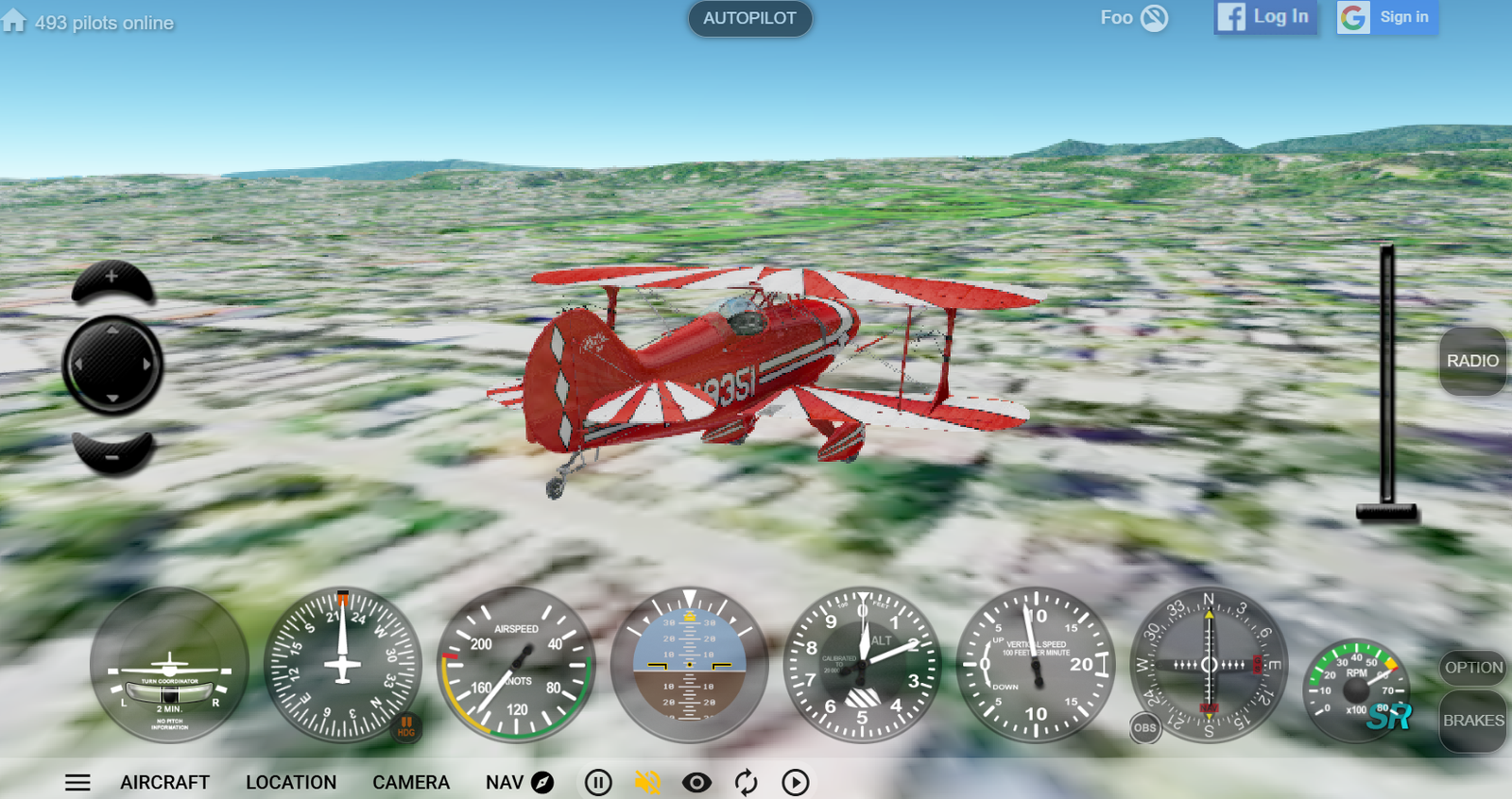
Task: Log in with Facebook
Action: (1264, 17)
